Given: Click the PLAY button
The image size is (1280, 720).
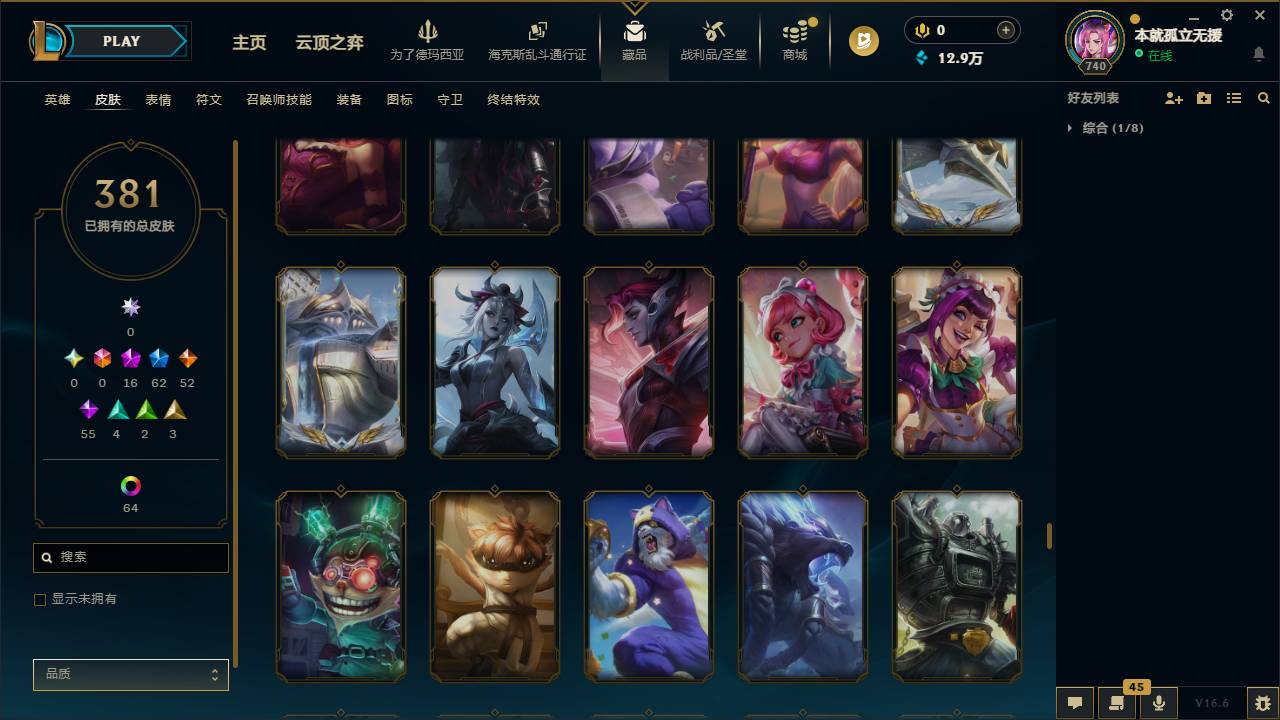Looking at the screenshot, I should (x=120, y=41).
